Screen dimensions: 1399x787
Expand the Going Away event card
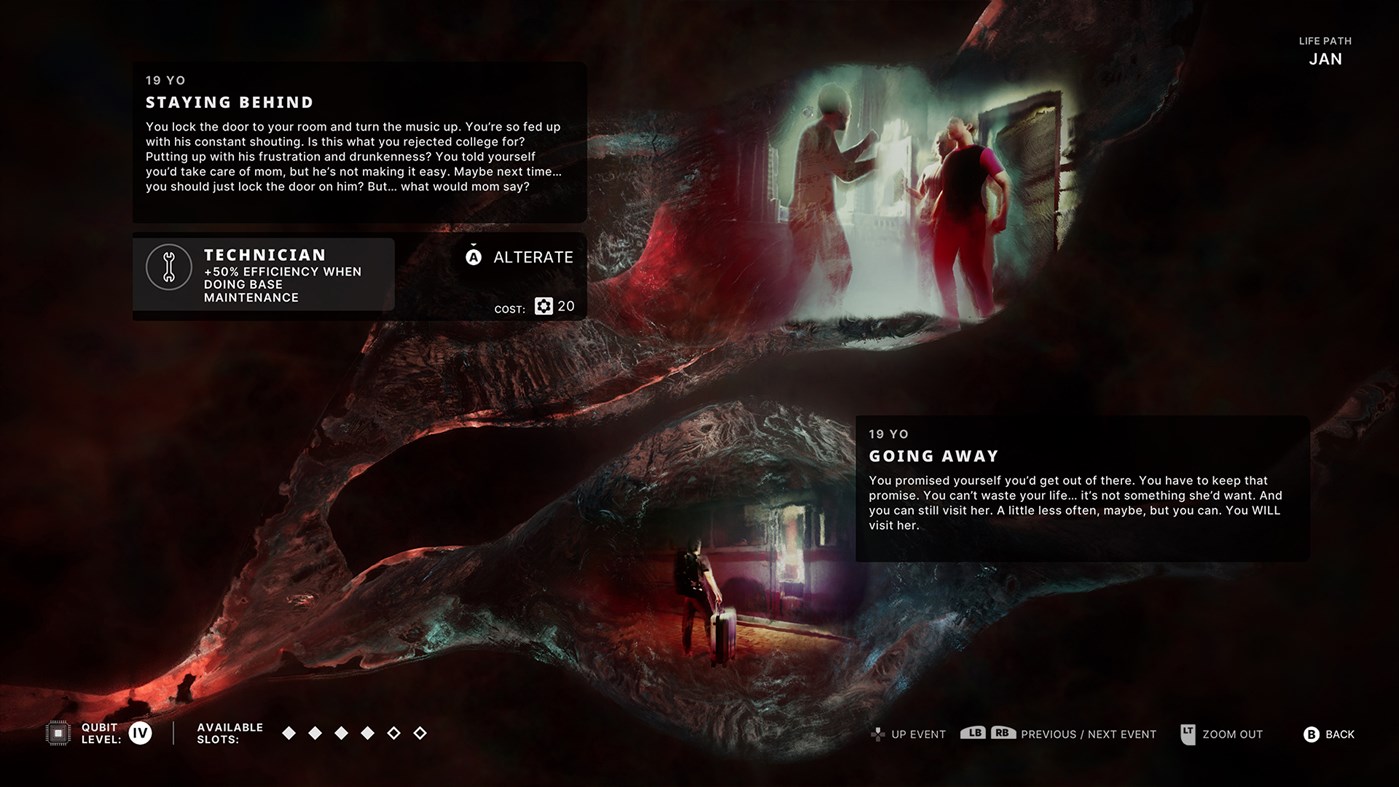pos(1082,488)
